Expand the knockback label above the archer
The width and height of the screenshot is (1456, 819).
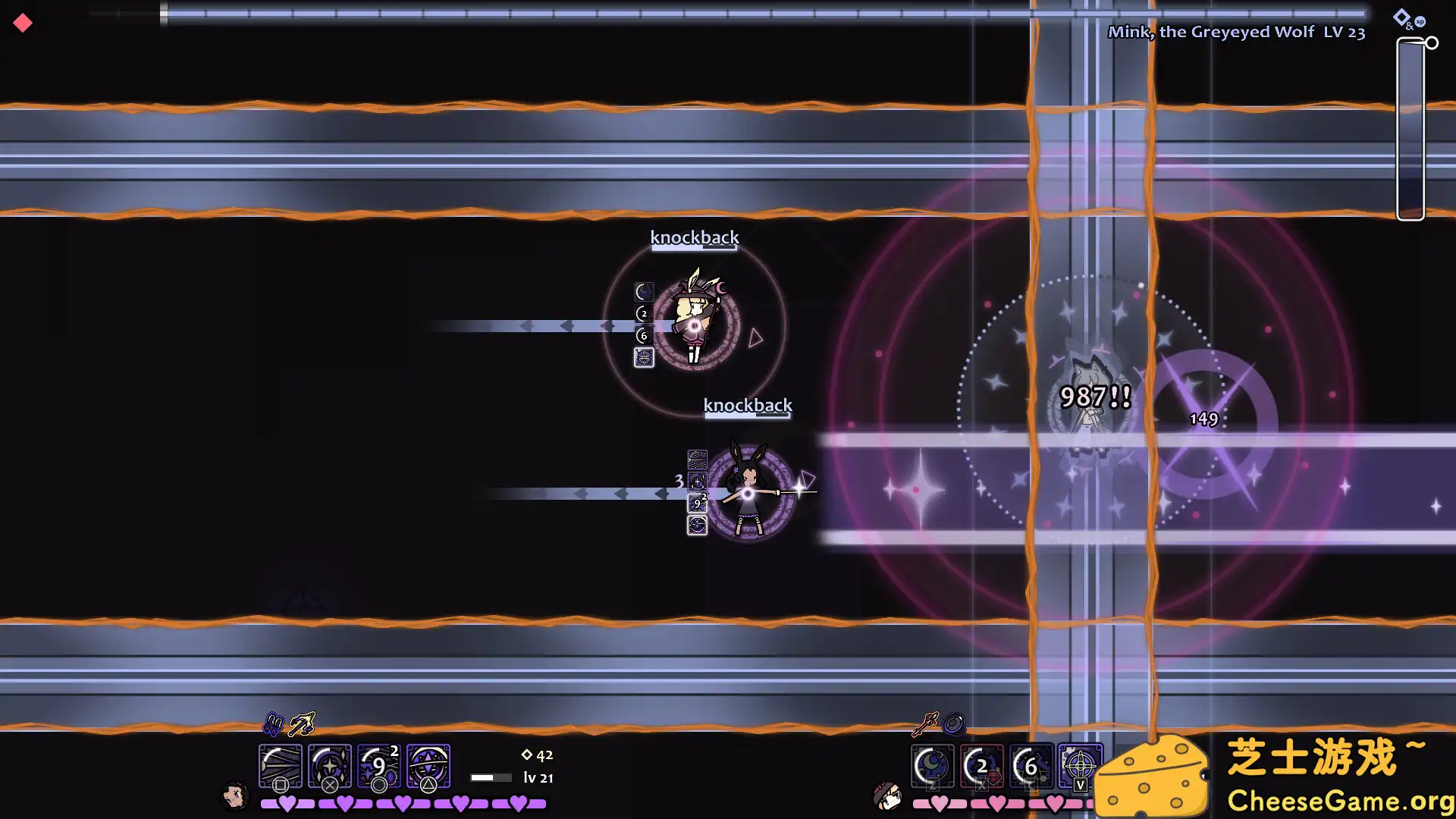click(x=748, y=405)
